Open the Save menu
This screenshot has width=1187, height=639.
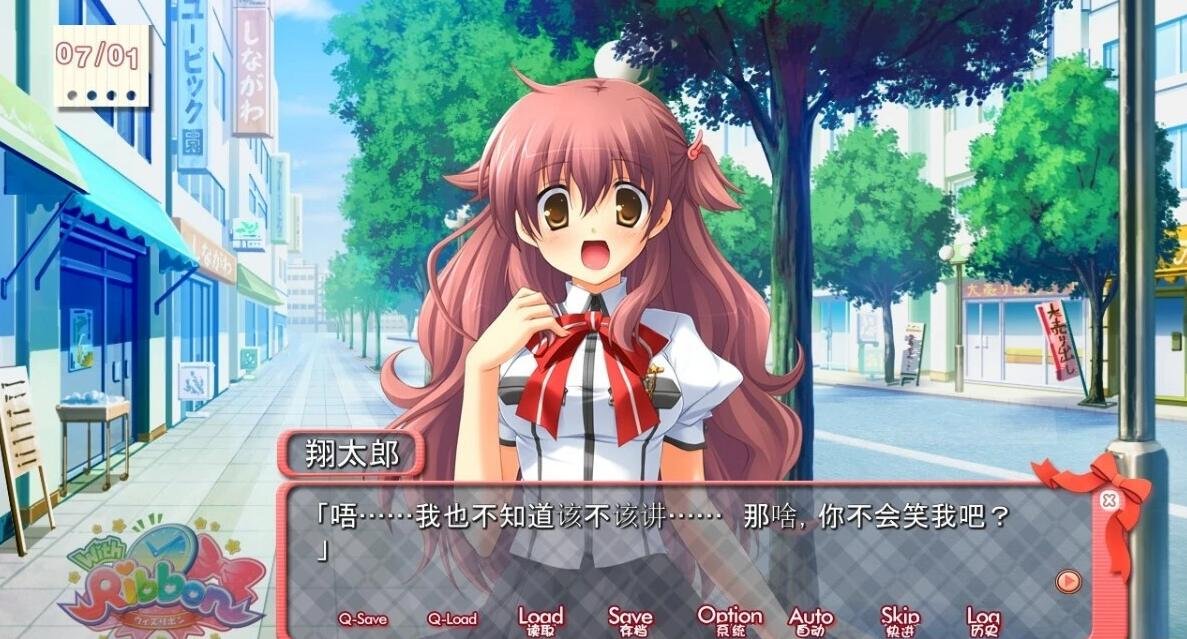point(630,620)
